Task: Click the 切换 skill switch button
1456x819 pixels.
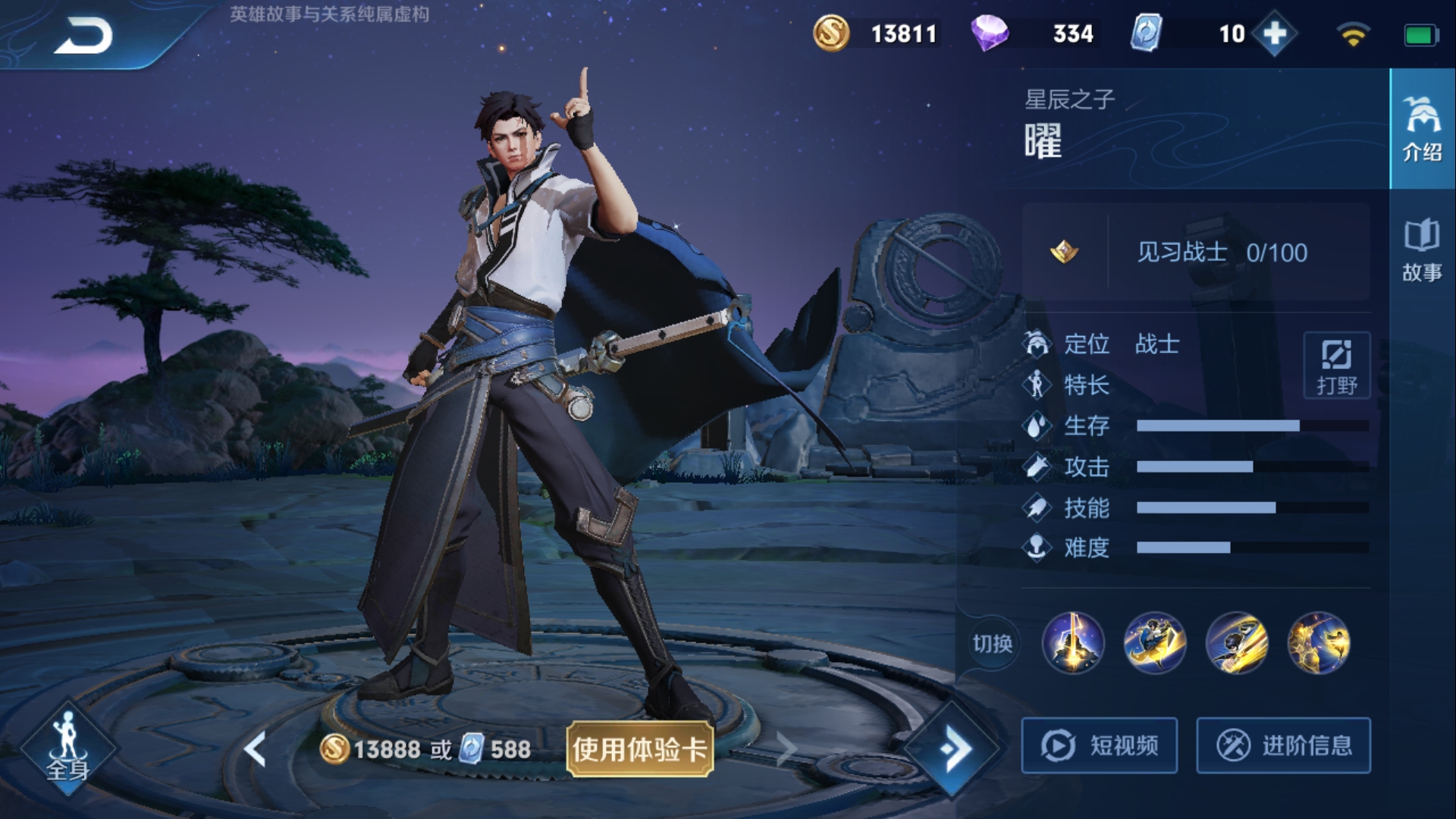Action: 992,644
